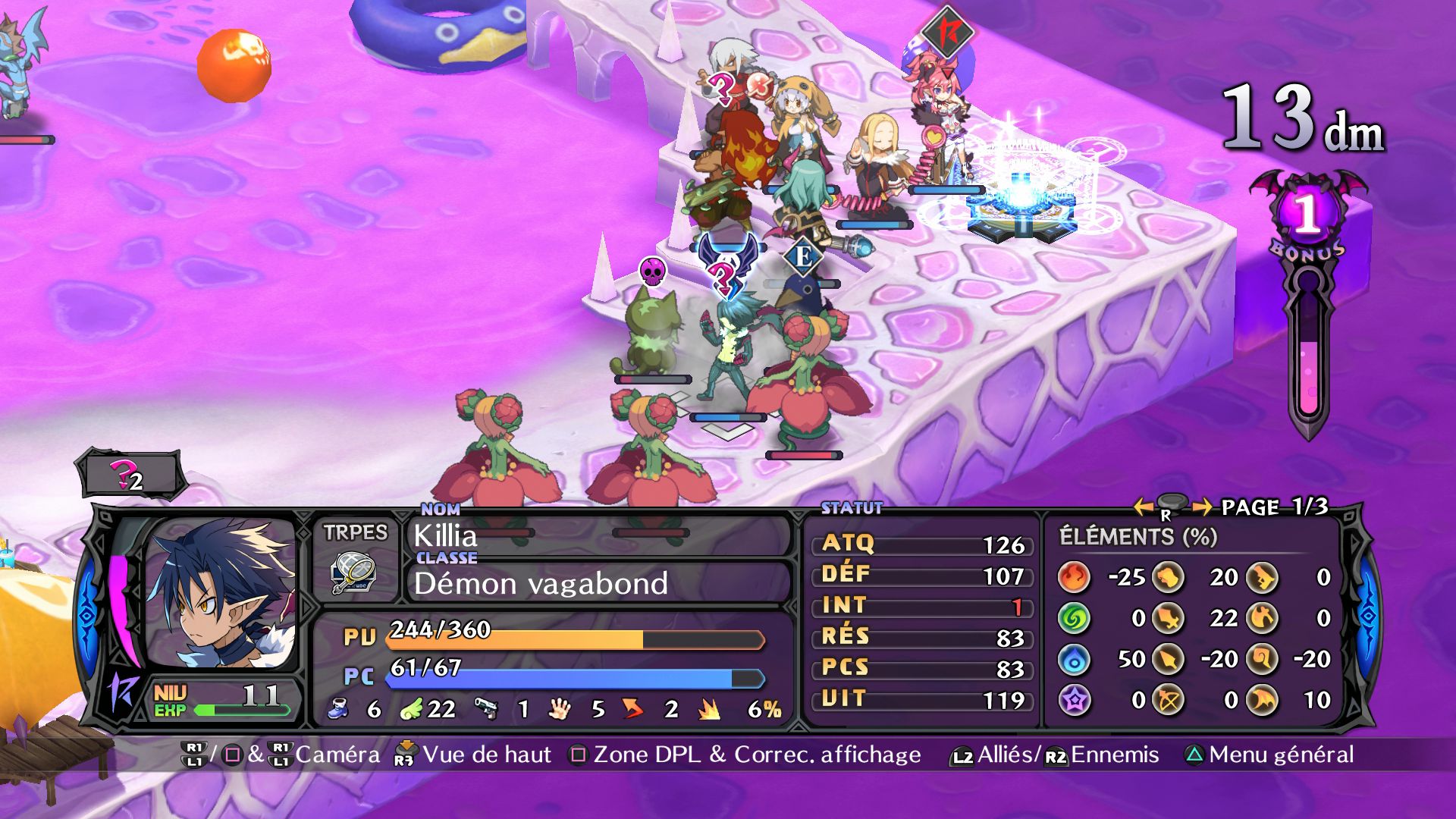Select the water element resistance icon
Screen dimensions: 1456x819
1074,660
